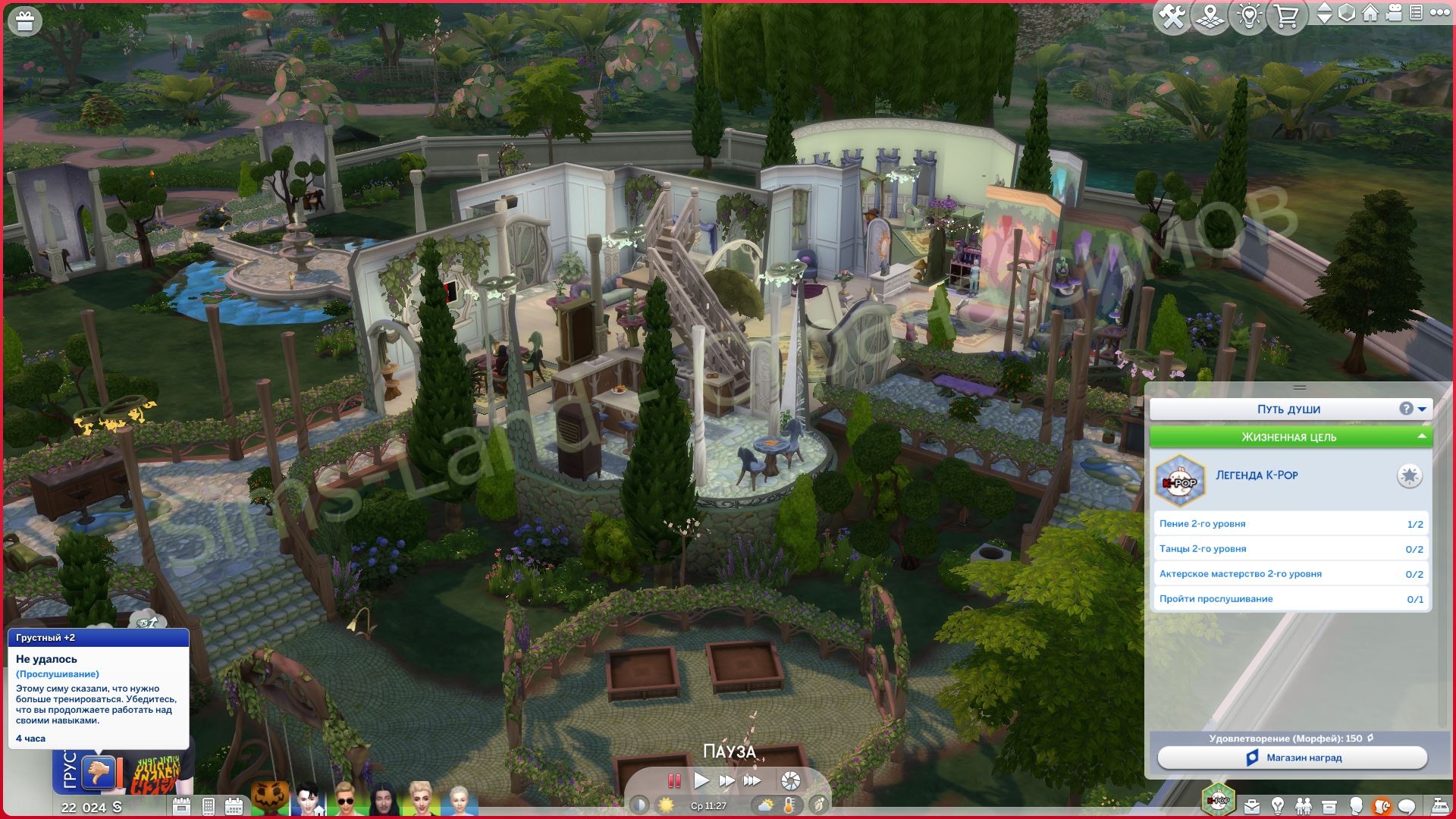Viewport: 1456px width, 819px height.
Task: Set the game to triple ultra speed
Action: 752,780
